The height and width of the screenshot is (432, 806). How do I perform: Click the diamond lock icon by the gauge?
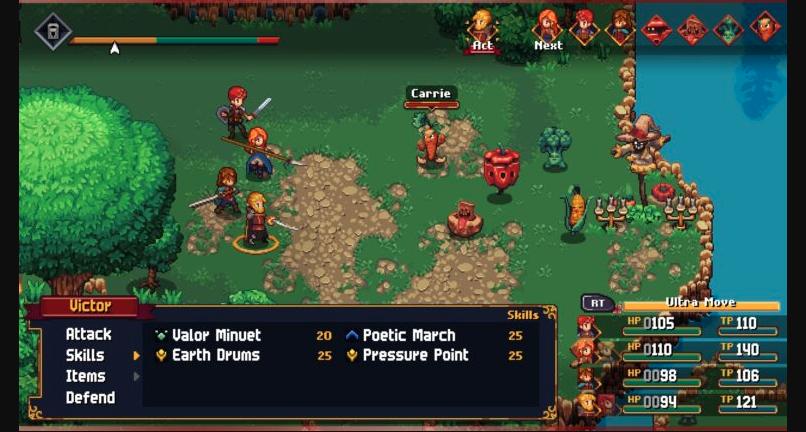[53, 32]
